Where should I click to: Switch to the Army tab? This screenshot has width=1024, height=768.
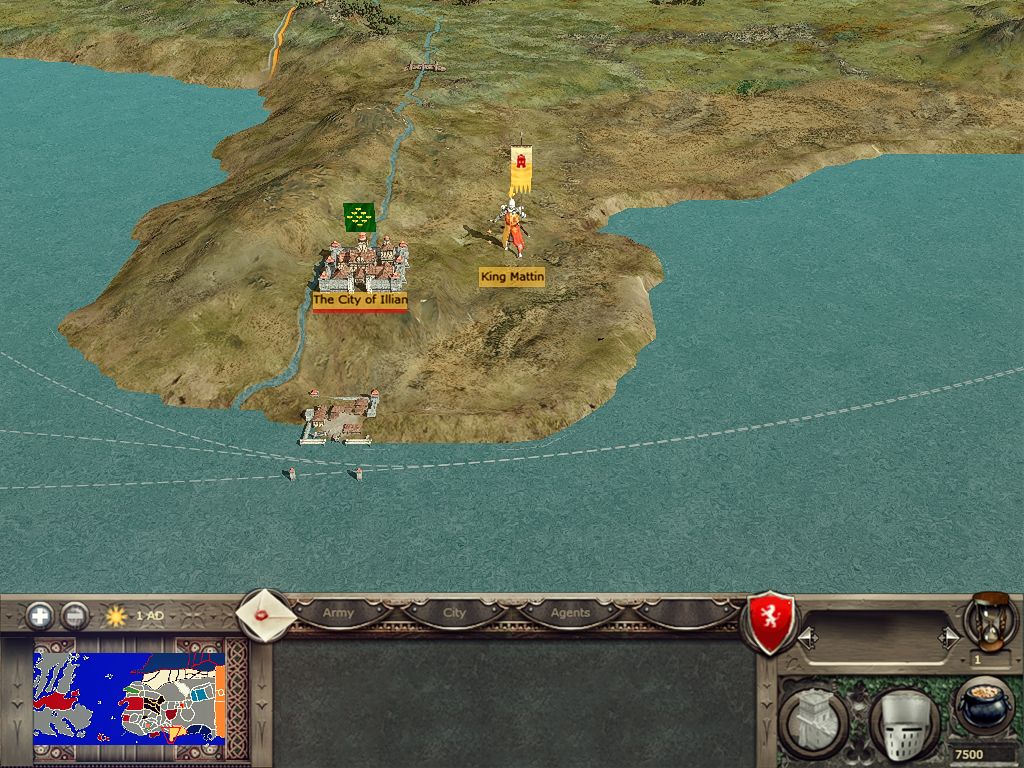(338, 613)
